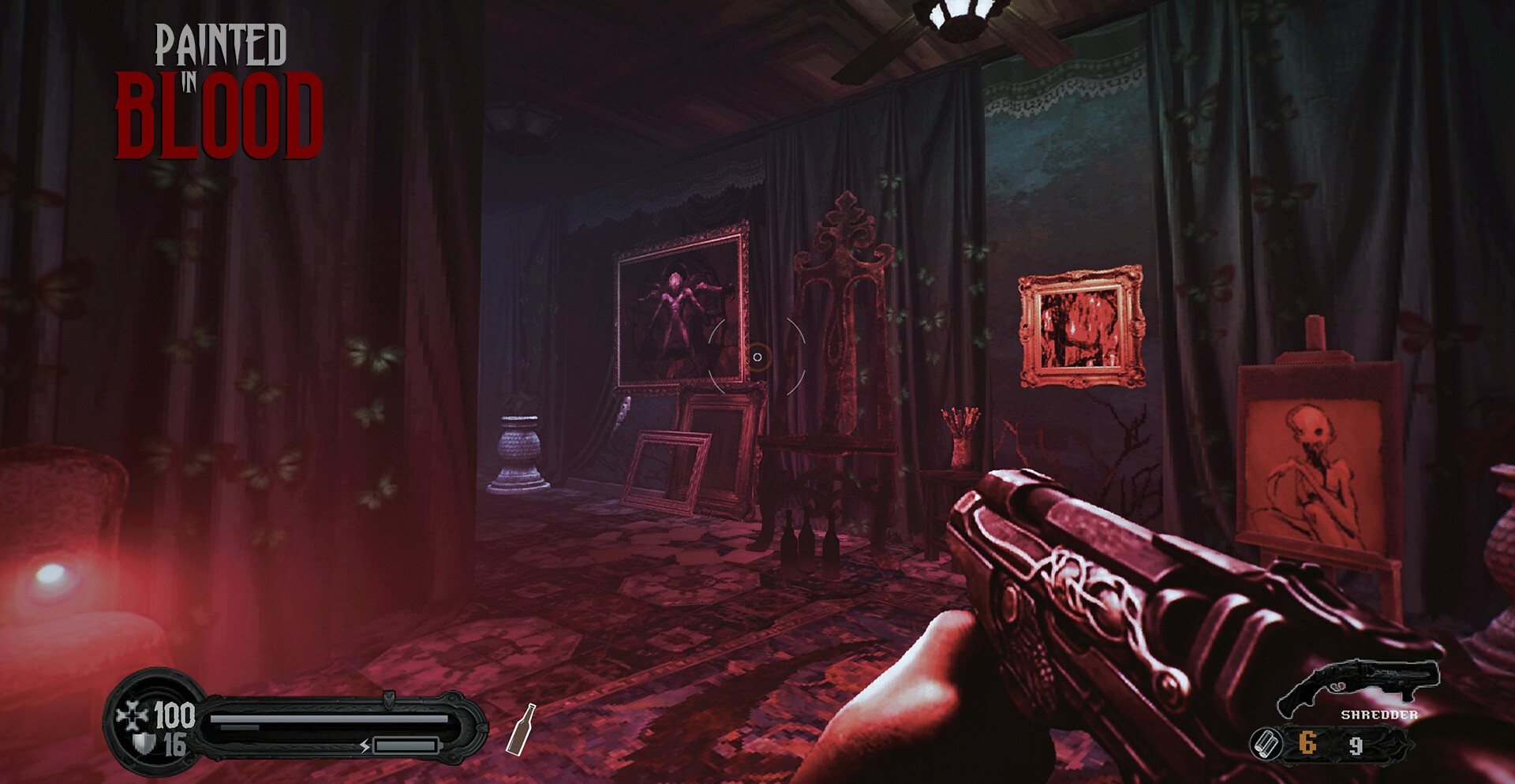Click the Shredder shotgun weapon icon
This screenshot has height=784, width=1515.
click(x=1358, y=683)
